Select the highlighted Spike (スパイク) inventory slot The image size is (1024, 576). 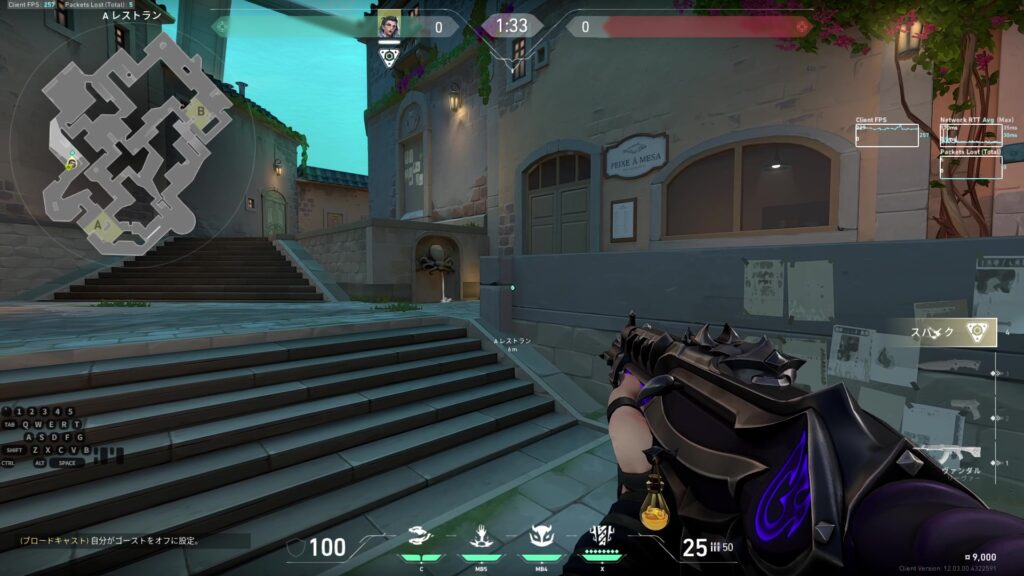pyautogui.click(x=939, y=333)
